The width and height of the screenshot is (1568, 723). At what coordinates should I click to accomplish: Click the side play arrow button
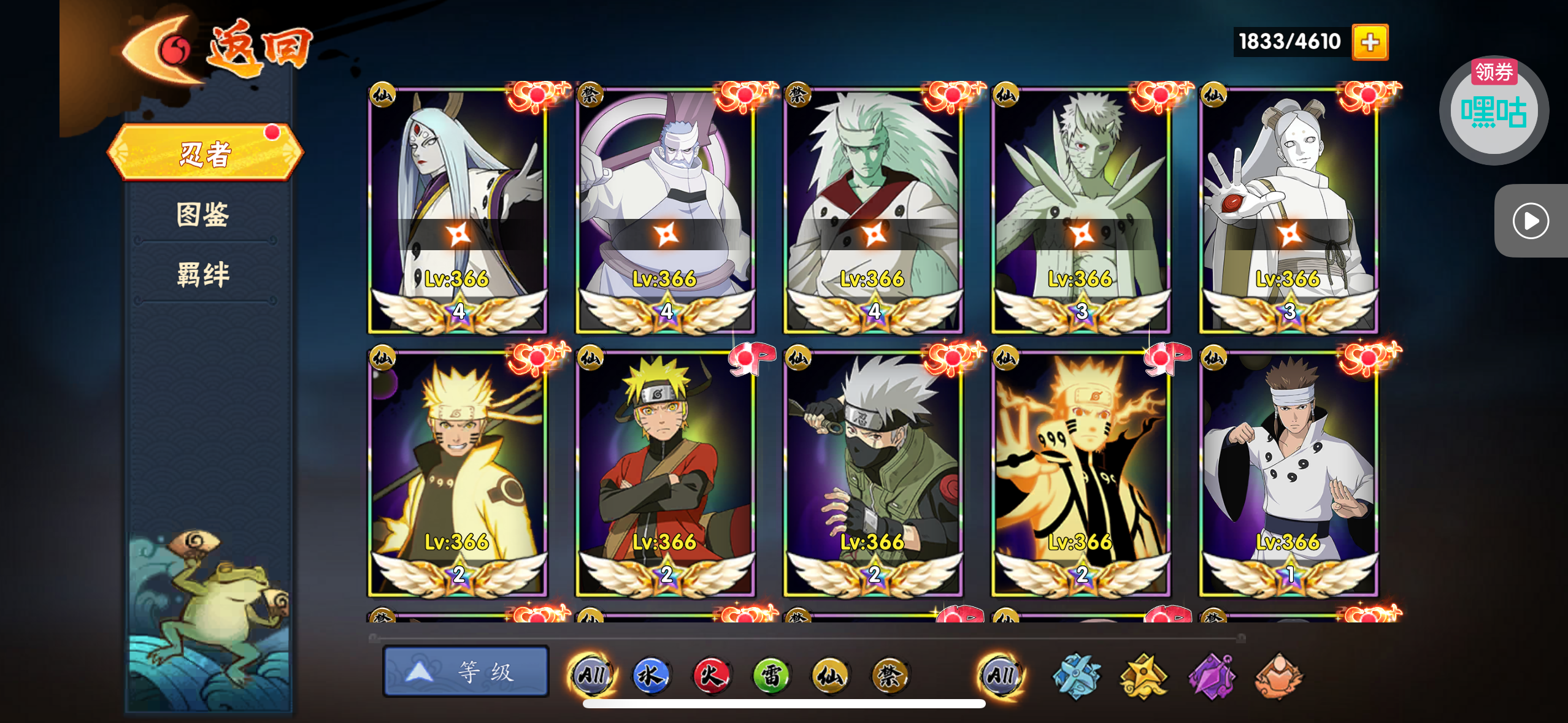tap(1531, 221)
